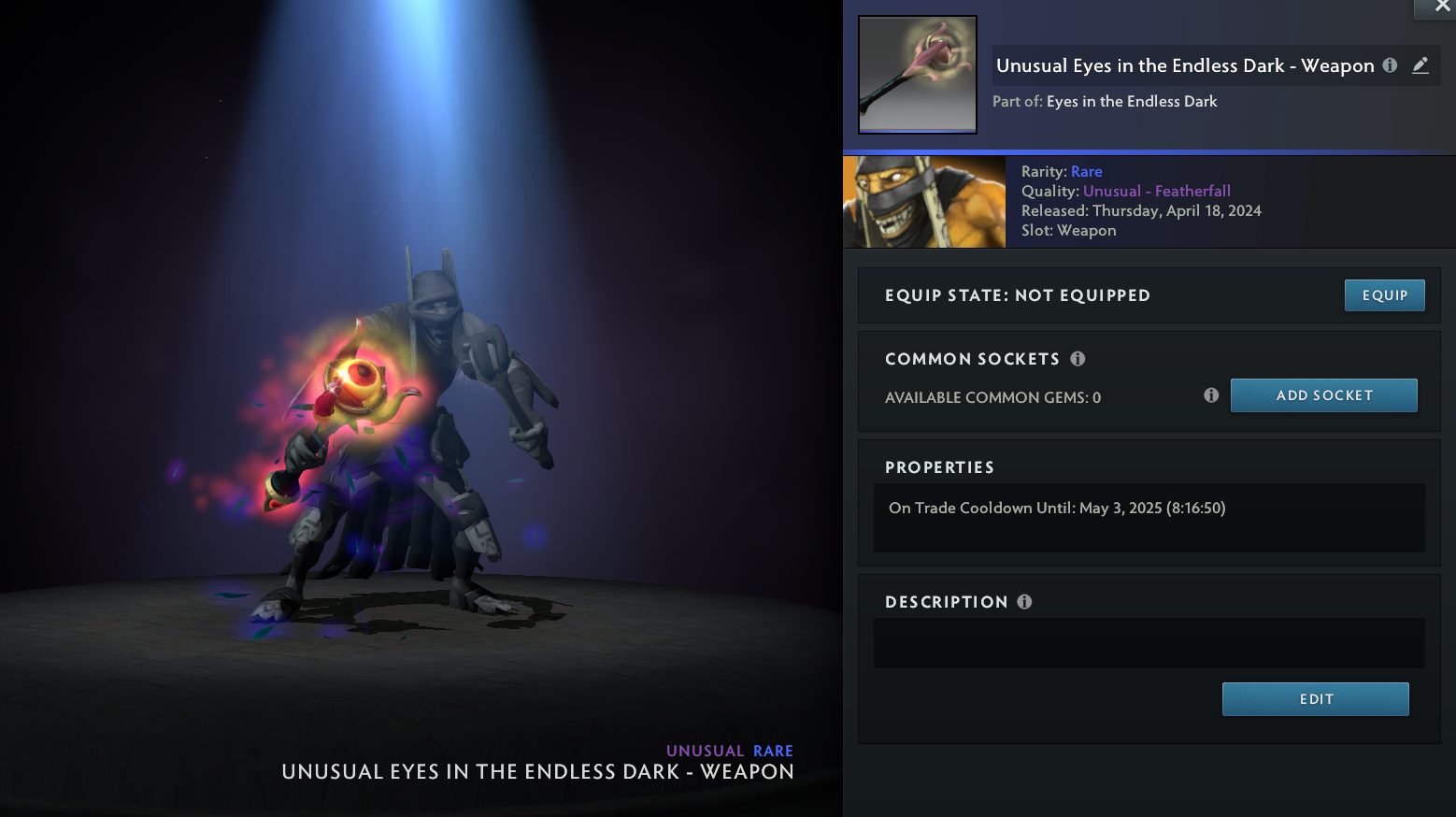The image size is (1456, 817).
Task: Open the Common Sockets info tooltip
Action: click(1078, 359)
